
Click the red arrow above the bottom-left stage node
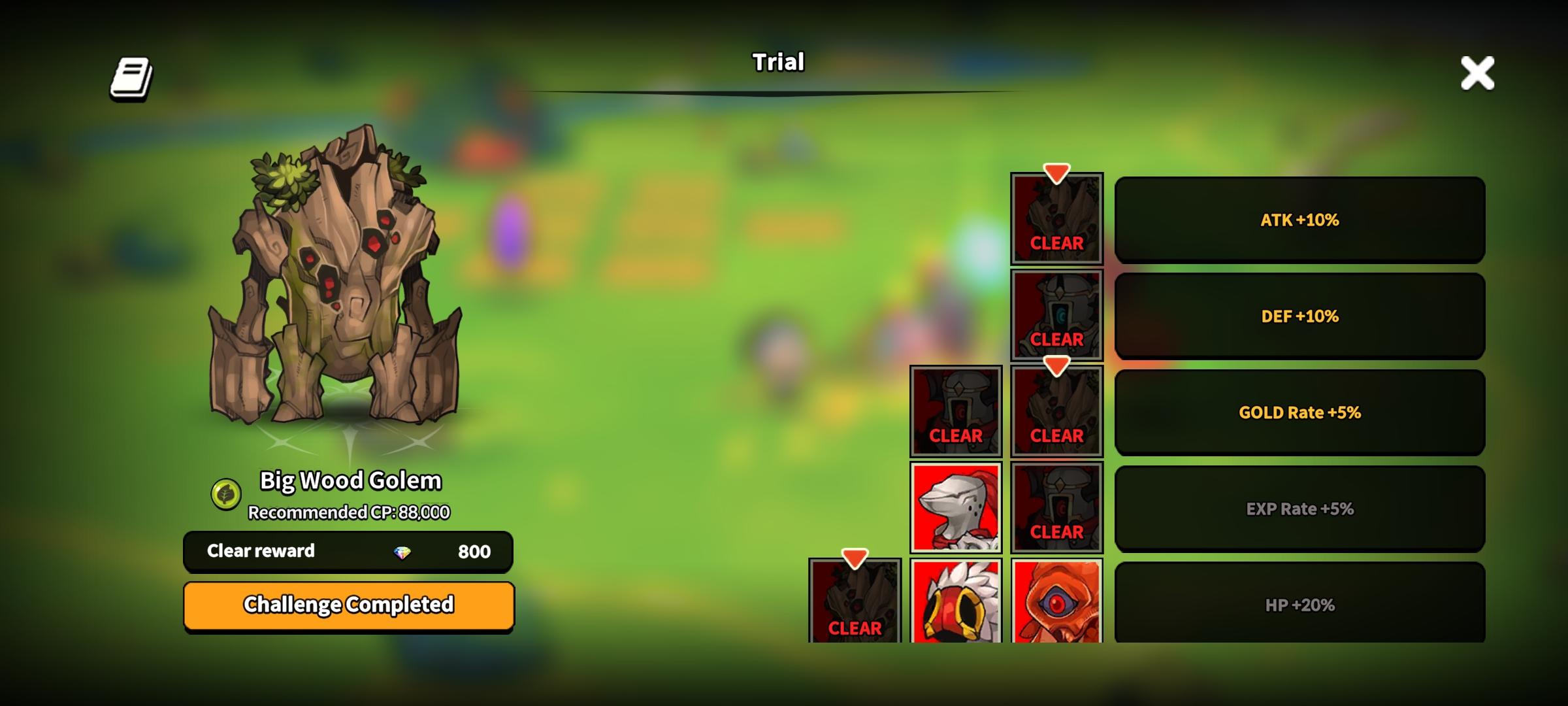click(x=855, y=558)
